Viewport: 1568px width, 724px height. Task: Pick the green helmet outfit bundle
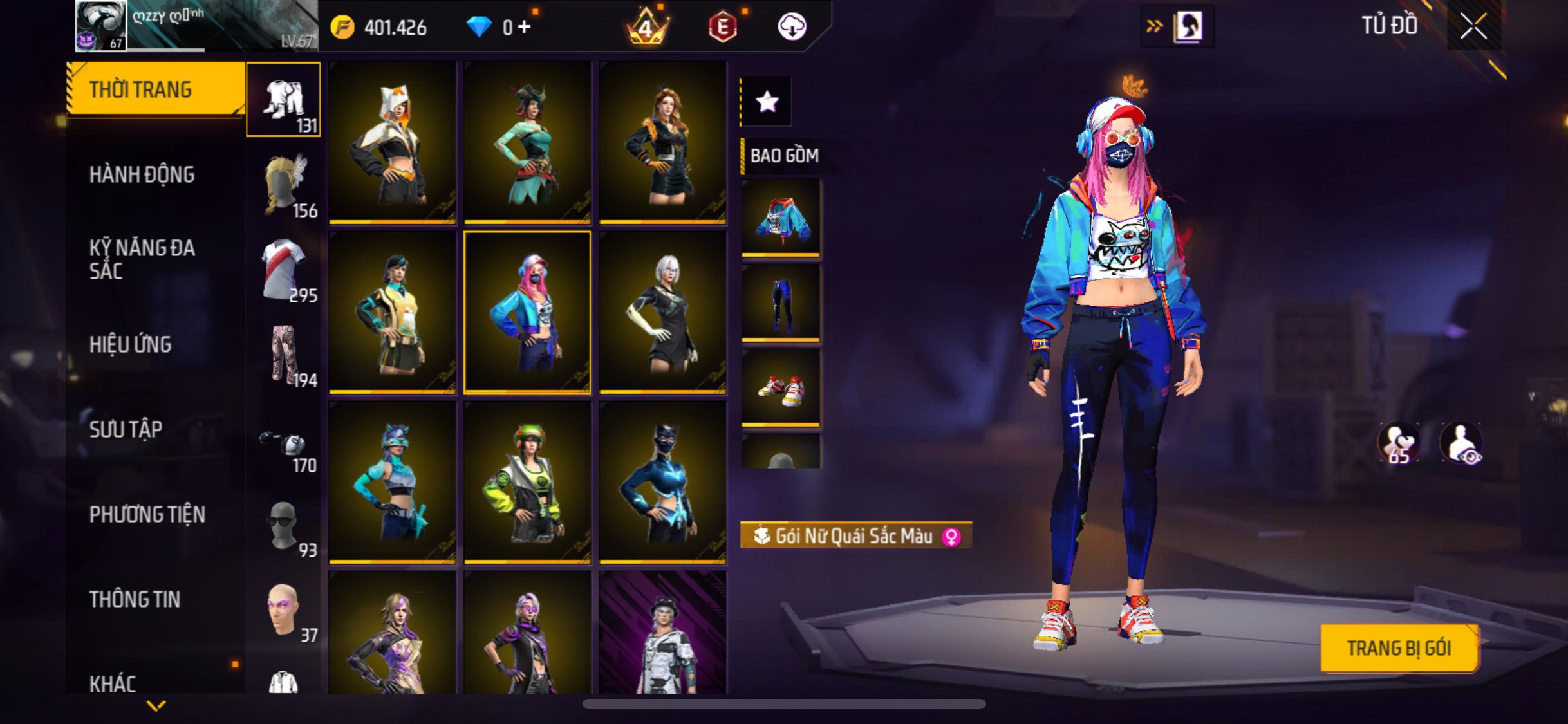[x=527, y=482]
